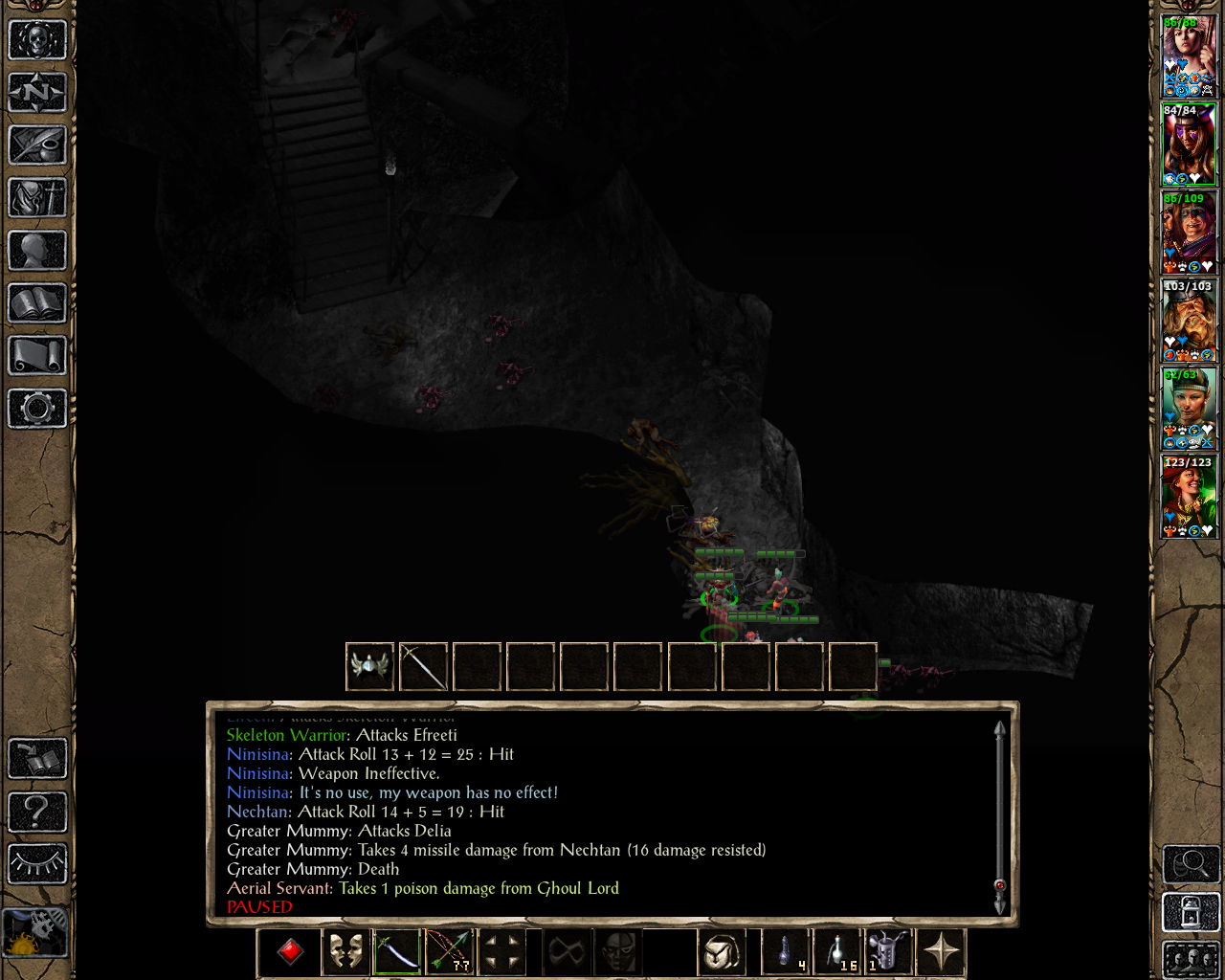Open the mage spellbook
This screenshot has height=980, width=1225.
pos(36,303)
